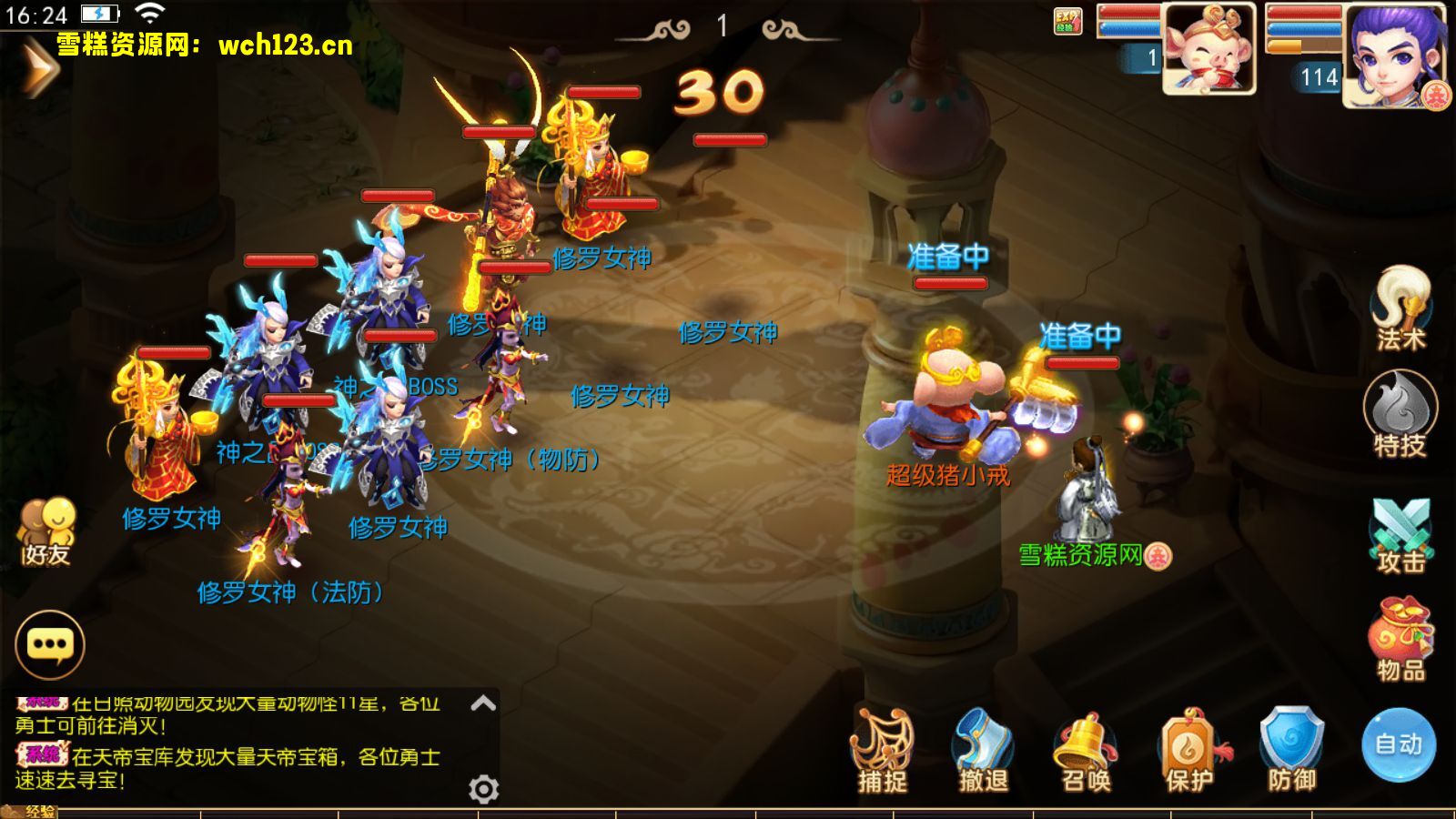Choose the 召唤 summon command
This screenshot has width=1456, height=819.
click(x=1086, y=750)
